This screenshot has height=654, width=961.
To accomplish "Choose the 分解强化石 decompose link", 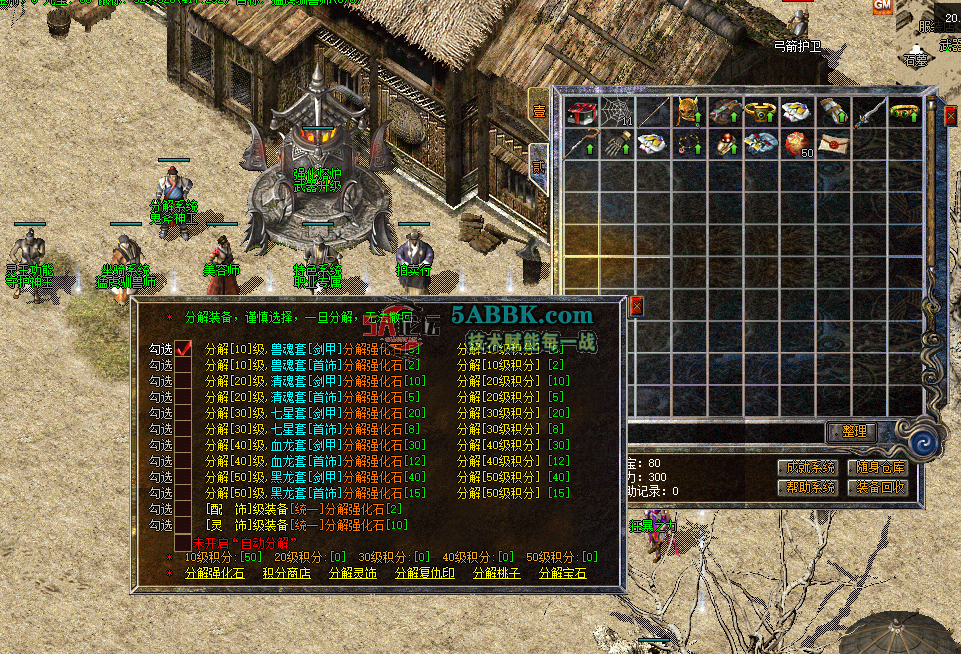I will 215,573.
